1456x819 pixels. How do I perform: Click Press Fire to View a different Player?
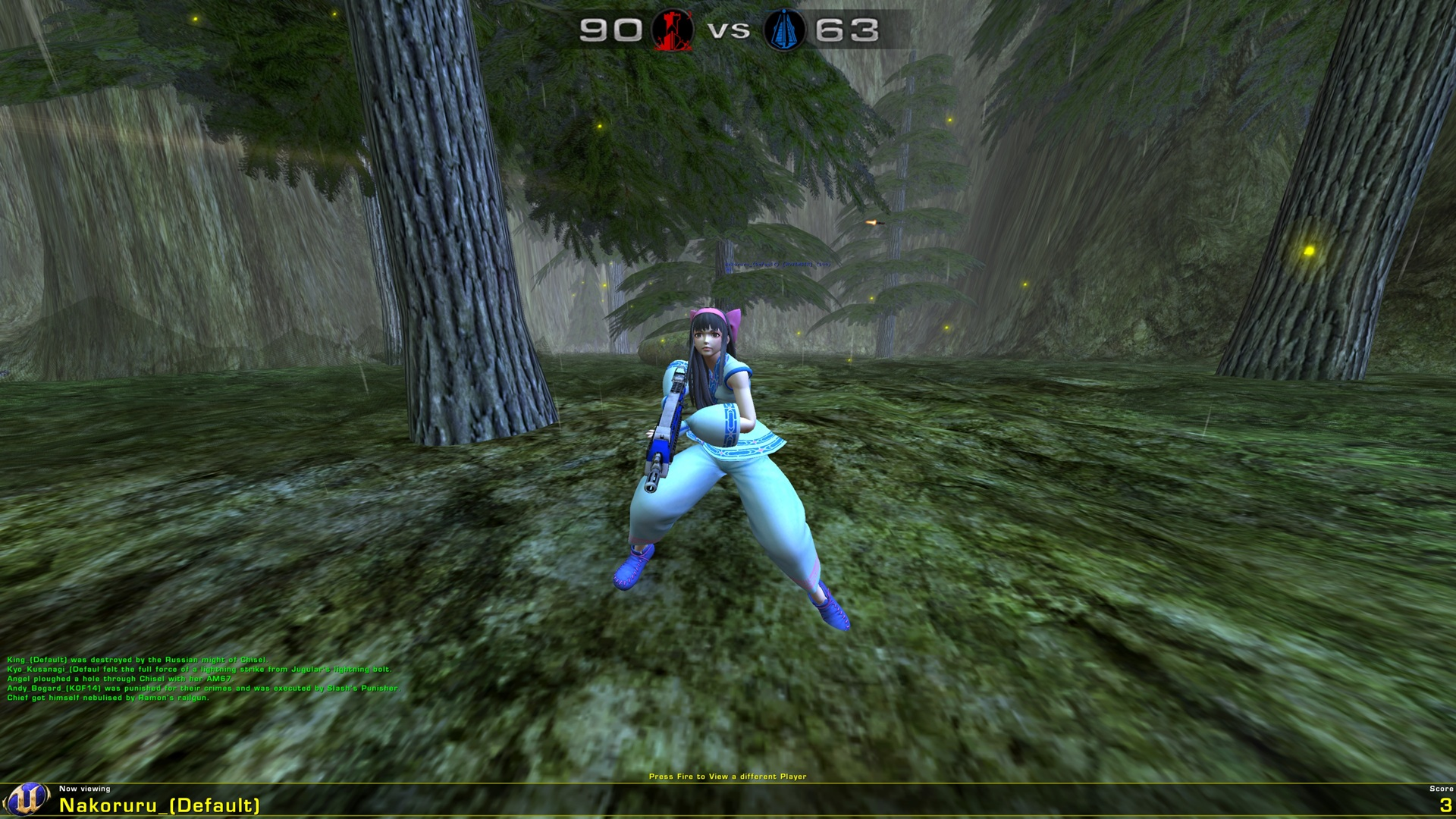(x=728, y=777)
